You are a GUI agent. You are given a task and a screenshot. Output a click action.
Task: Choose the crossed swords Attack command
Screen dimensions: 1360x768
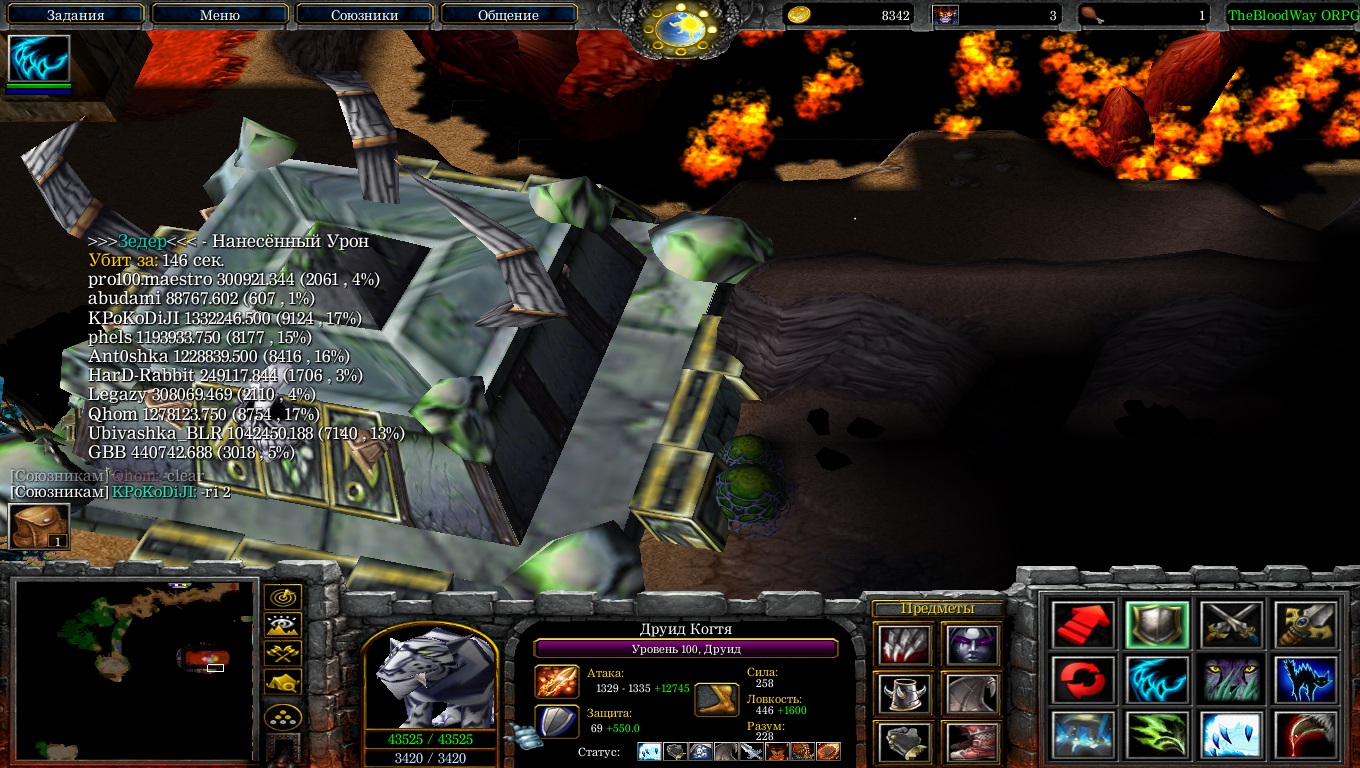[1231, 625]
